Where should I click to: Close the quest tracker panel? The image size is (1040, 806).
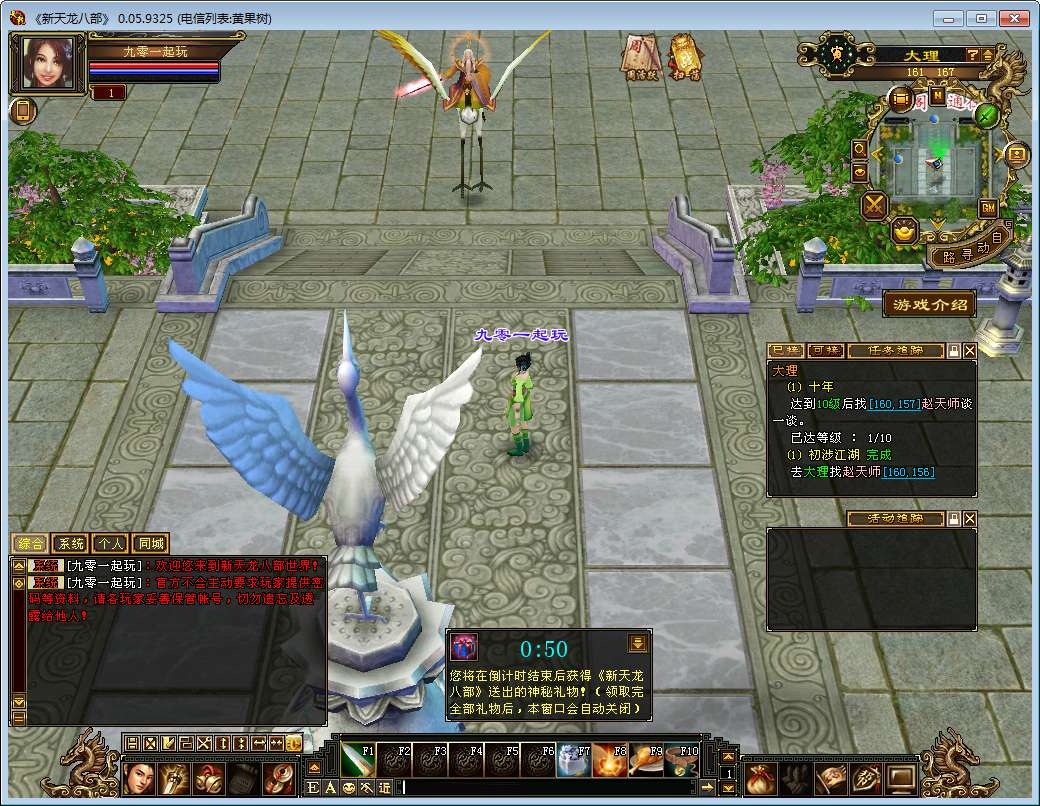pos(970,351)
